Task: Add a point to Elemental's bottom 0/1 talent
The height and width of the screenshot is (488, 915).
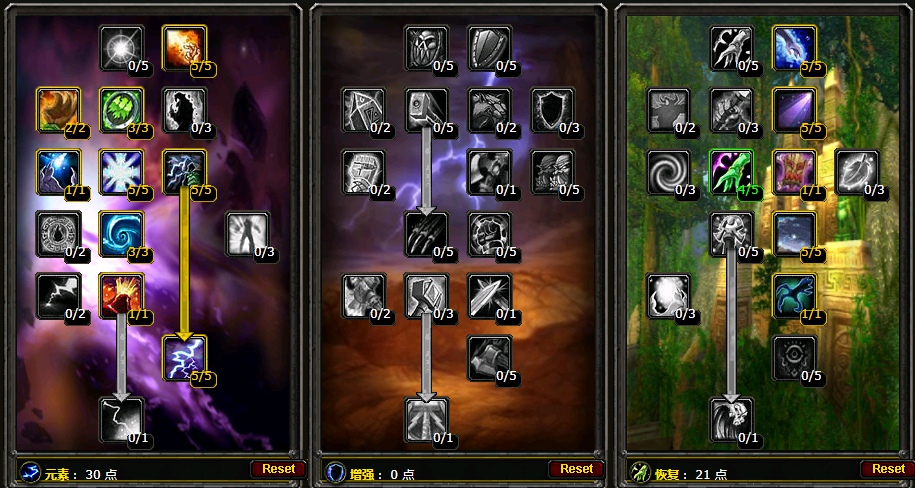Action: (x=122, y=419)
